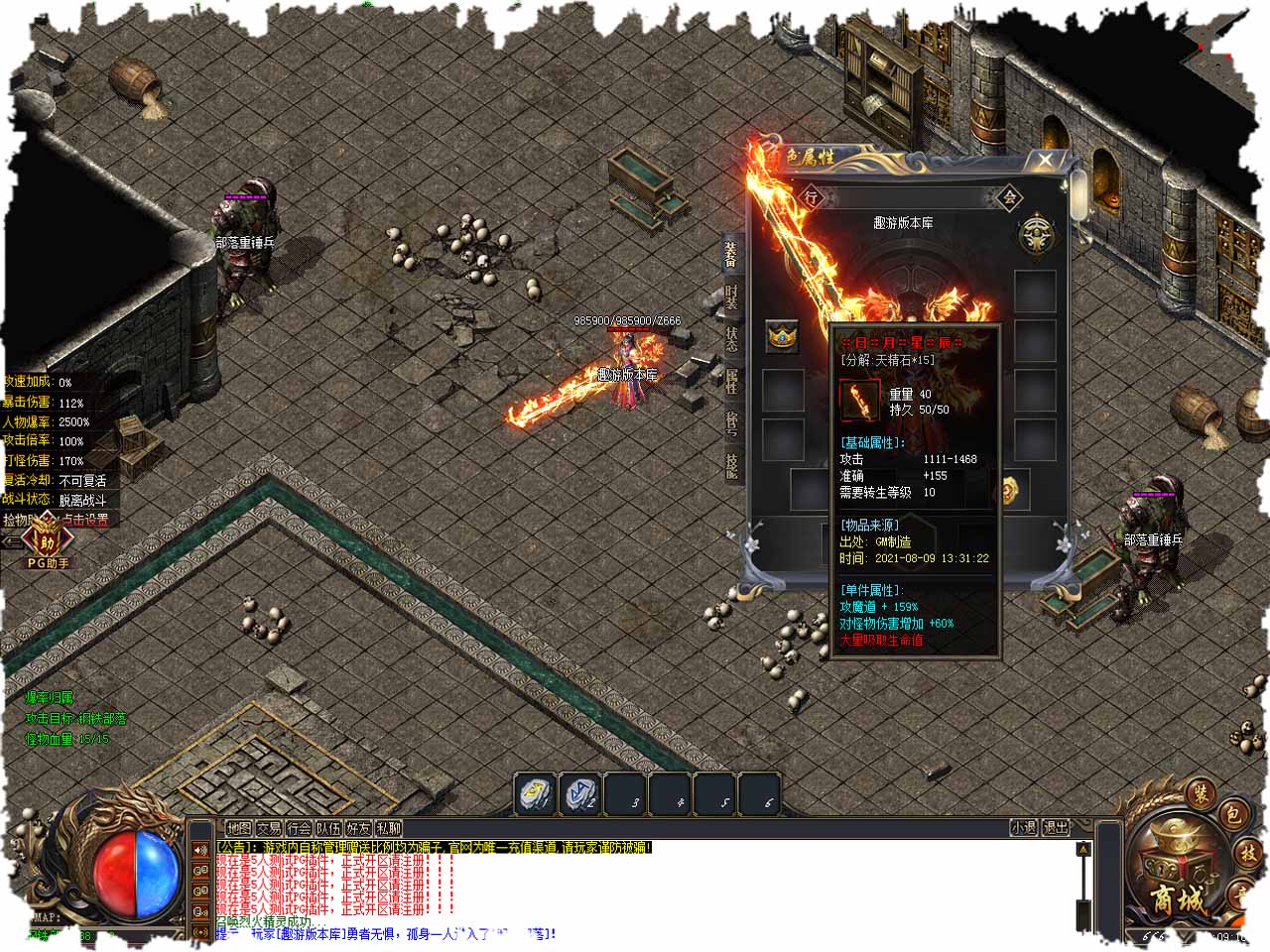Click the gold medallion equipment slot
The height and width of the screenshot is (952, 1270).
[x=1010, y=489]
